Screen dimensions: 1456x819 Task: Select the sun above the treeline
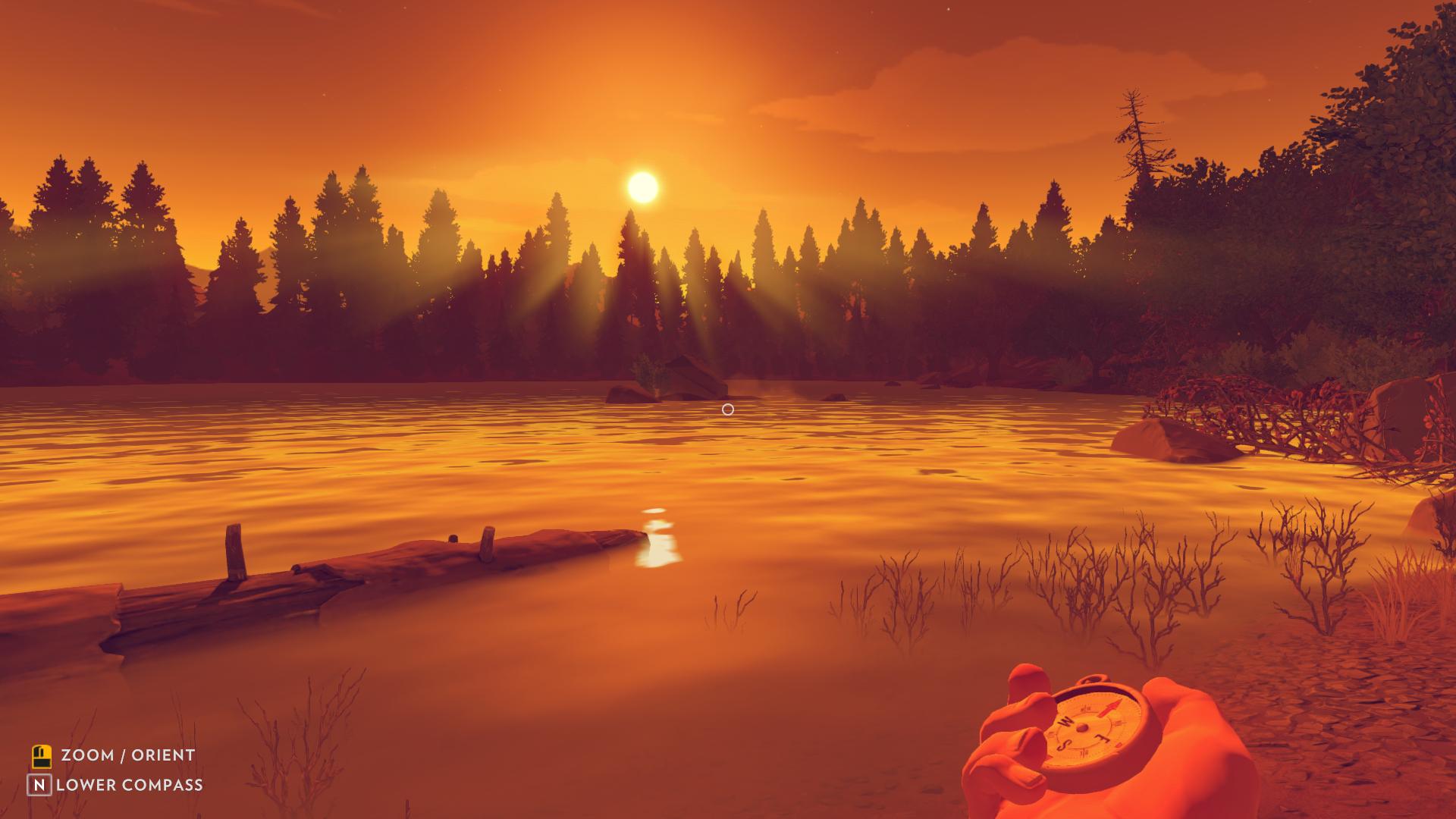click(641, 184)
